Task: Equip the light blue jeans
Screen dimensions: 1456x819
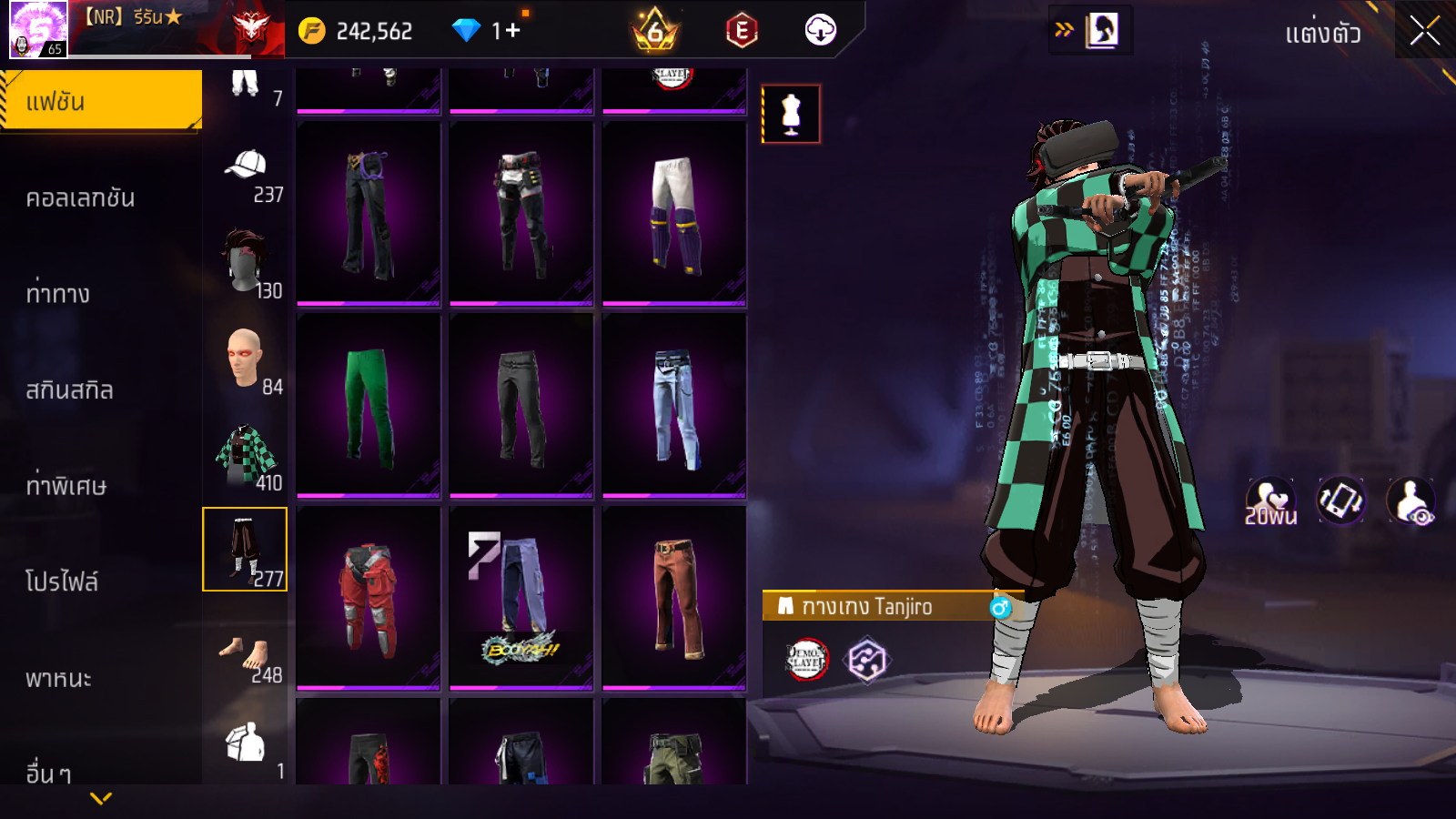Action: [673, 406]
